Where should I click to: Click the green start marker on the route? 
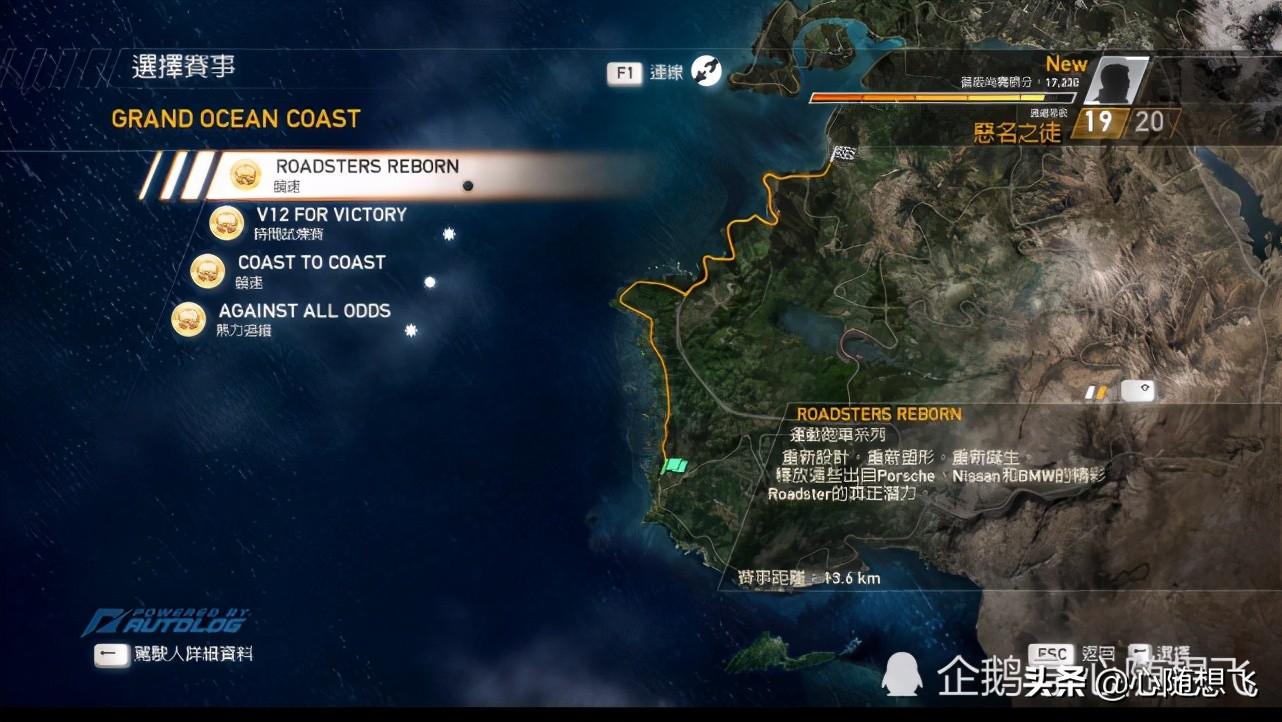click(x=675, y=465)
